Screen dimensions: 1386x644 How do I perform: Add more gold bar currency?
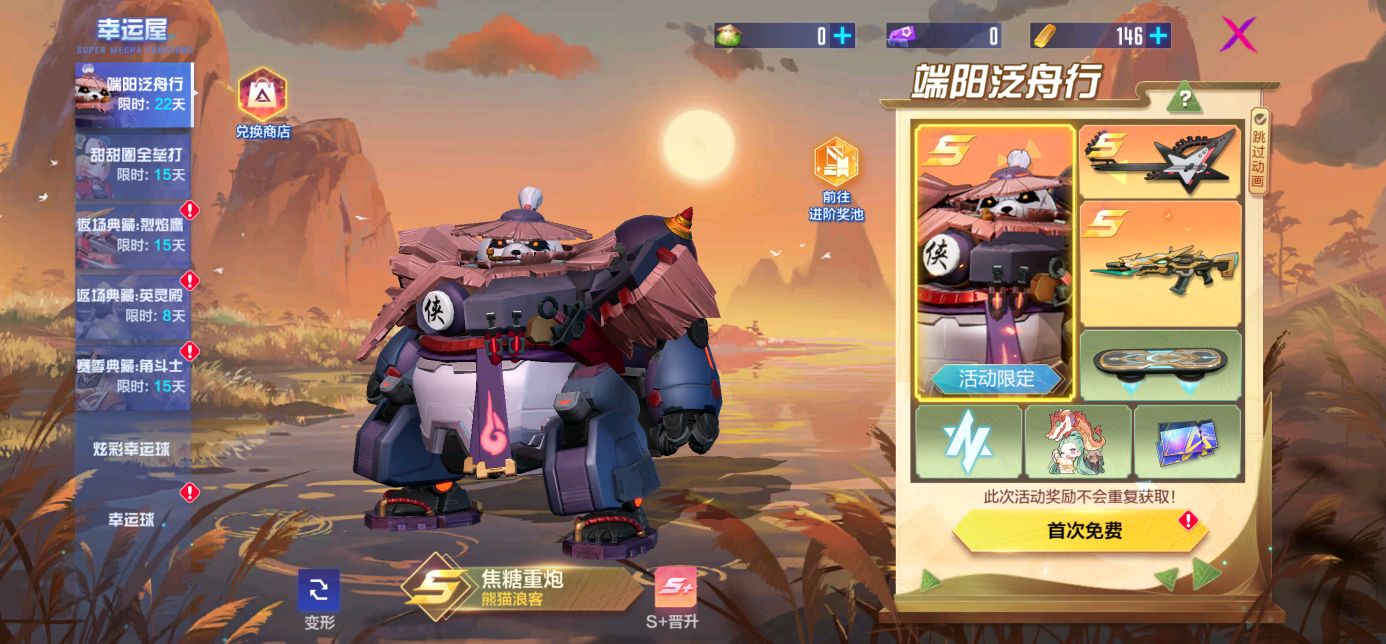pos(1158,37)
